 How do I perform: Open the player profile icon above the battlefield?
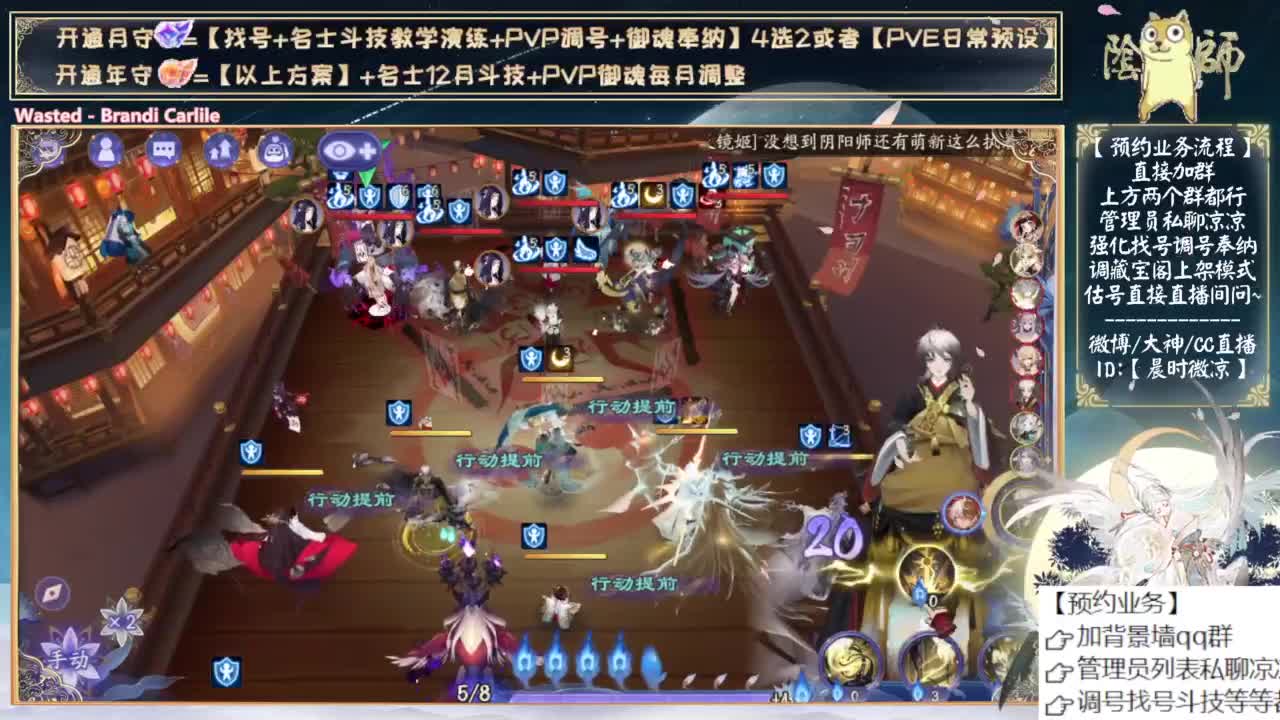105,150
